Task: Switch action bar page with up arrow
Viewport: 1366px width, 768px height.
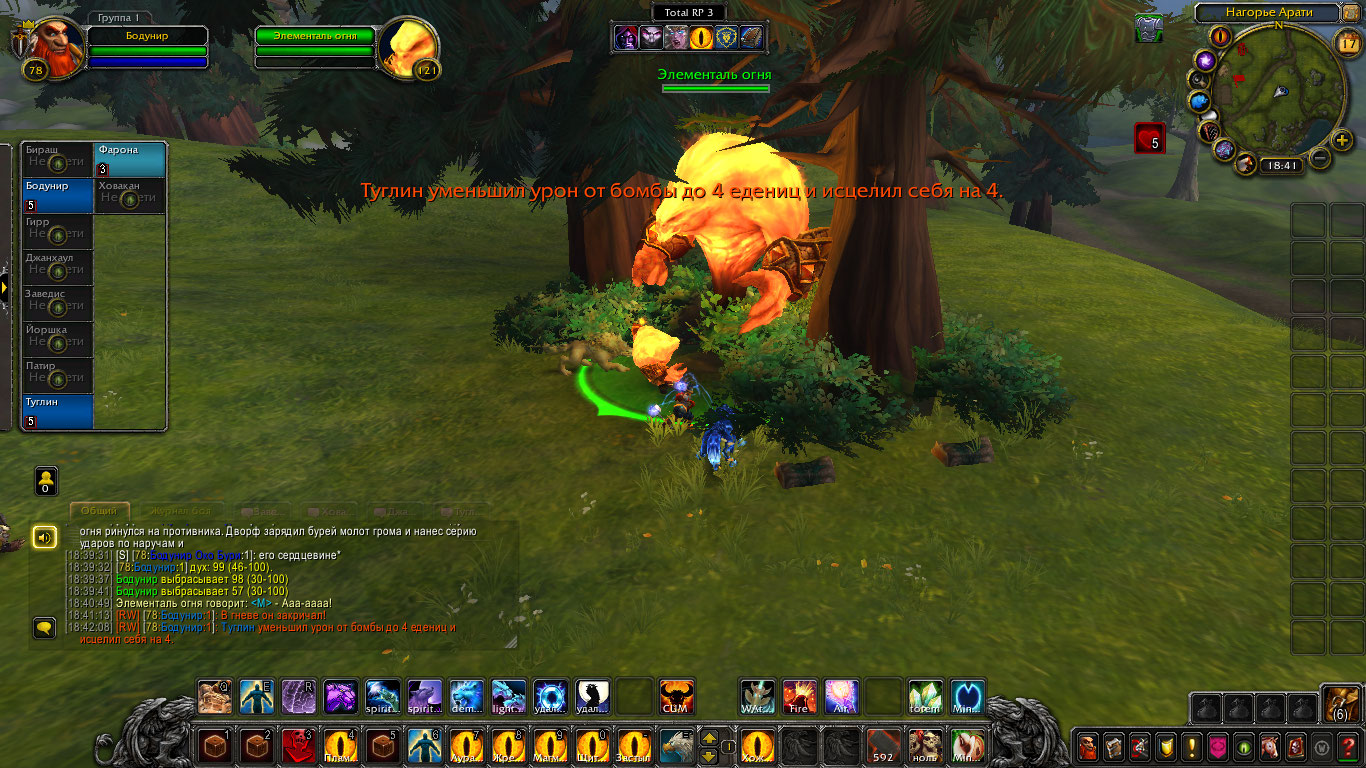Action: click(x=709, y=738)
